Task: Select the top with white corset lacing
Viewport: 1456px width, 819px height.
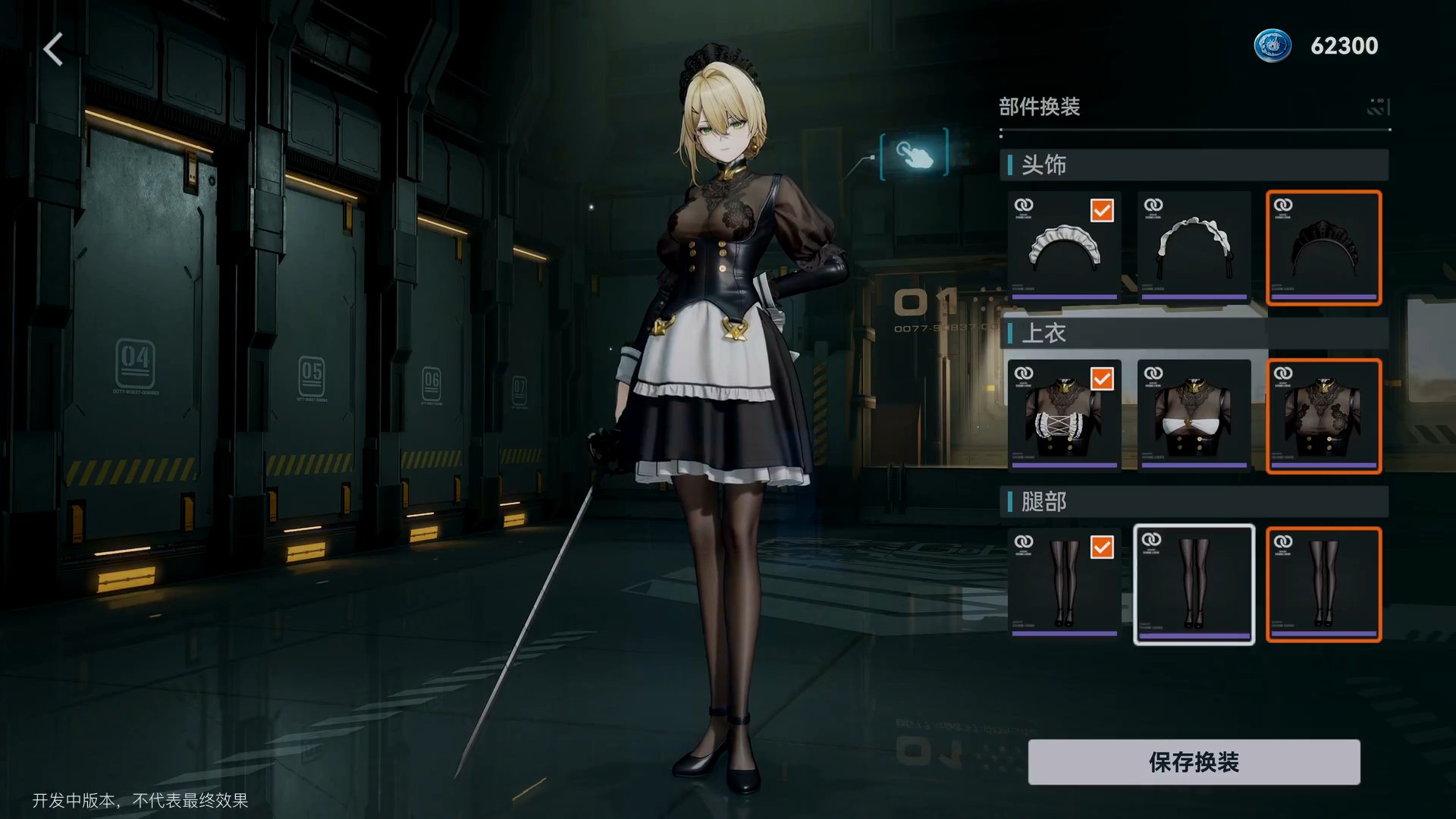Action: 1064,416
